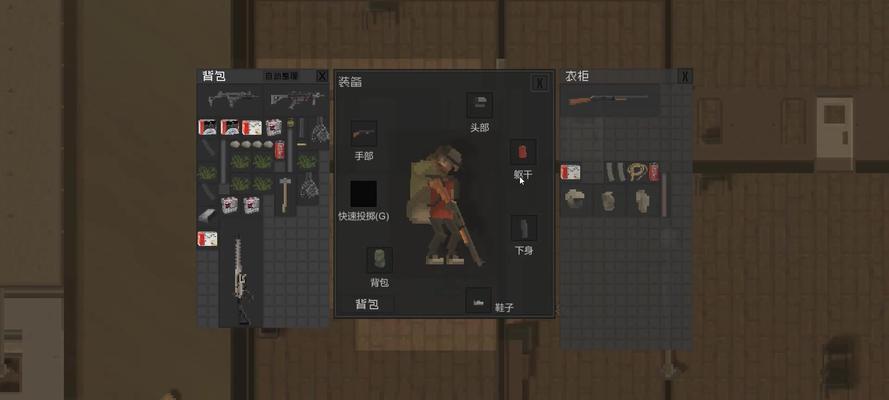Pick the lower body (下身) pants slot

pos(523,228)
